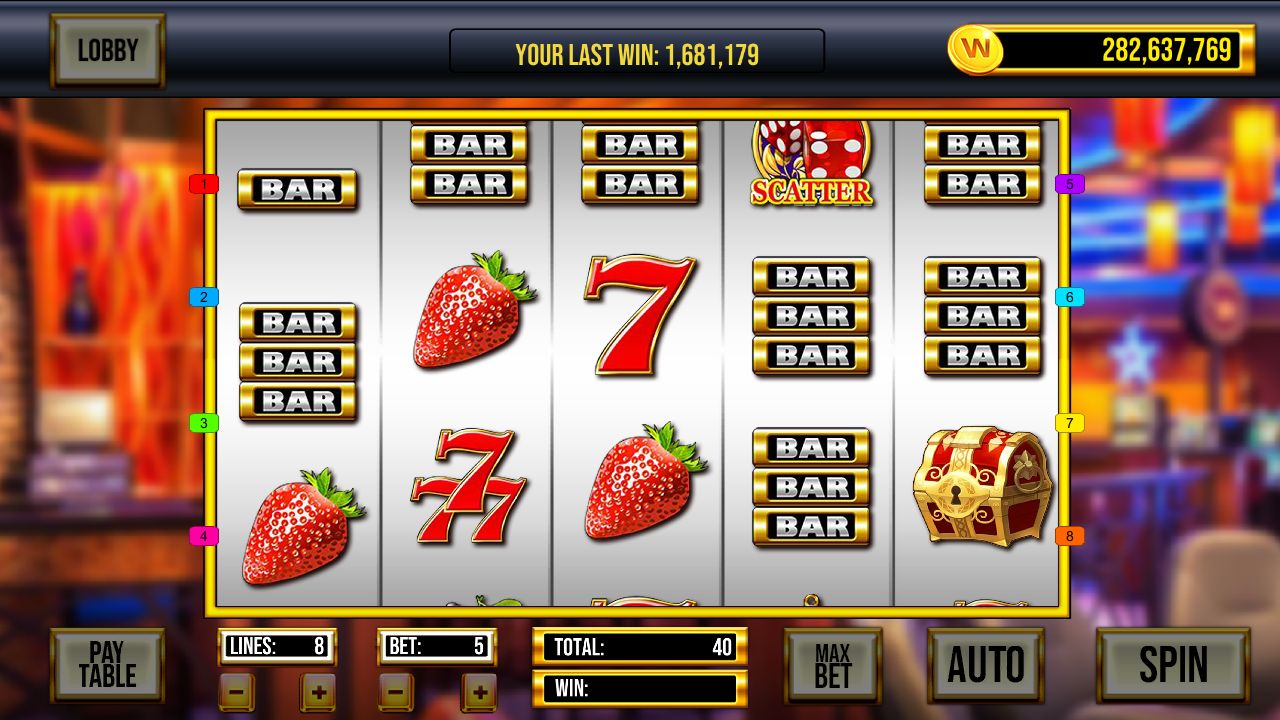Highlight the purple payline 5 marker

coord(1069,184)
